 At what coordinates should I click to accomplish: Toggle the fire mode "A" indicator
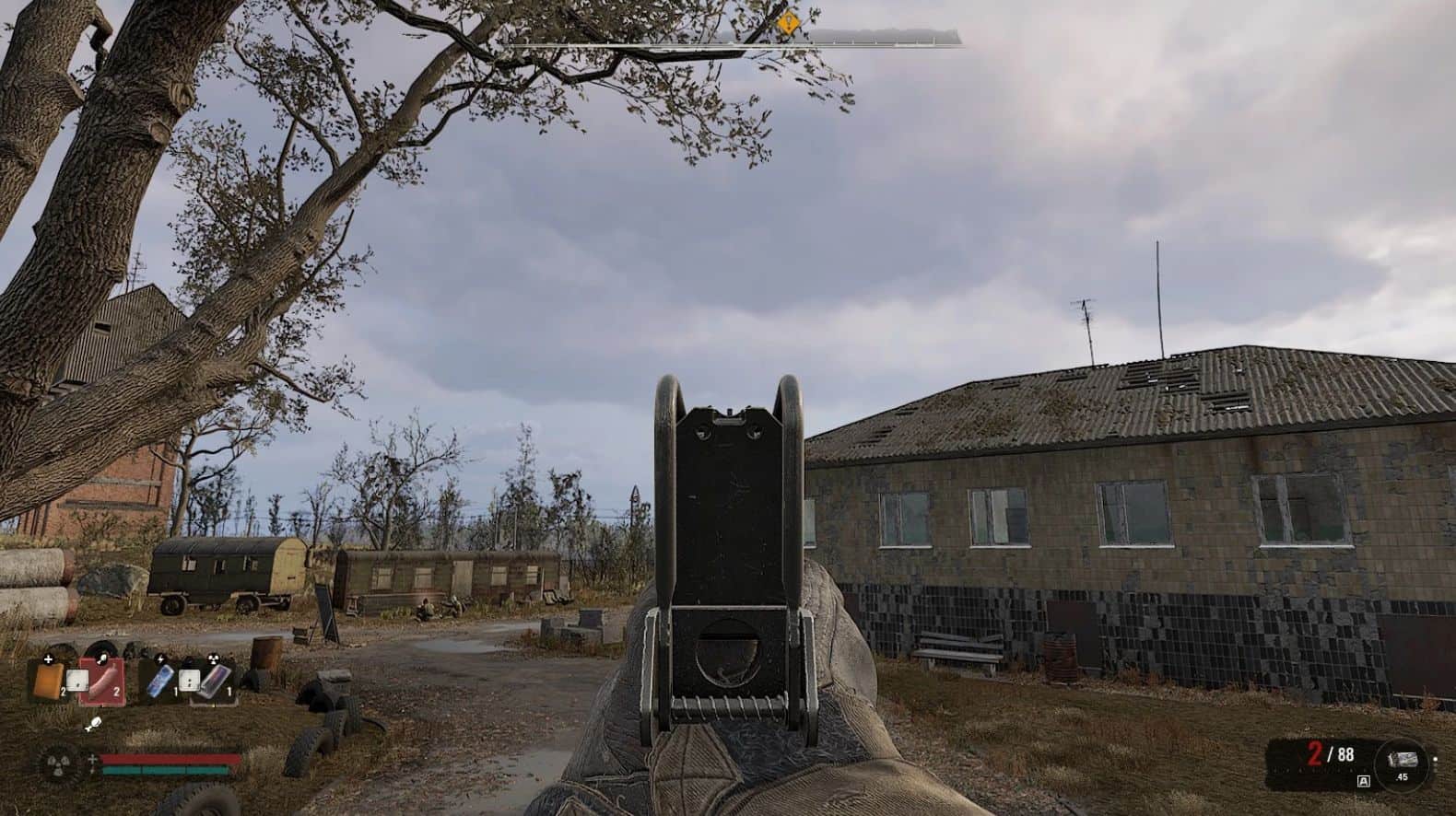click(1363, 781)
